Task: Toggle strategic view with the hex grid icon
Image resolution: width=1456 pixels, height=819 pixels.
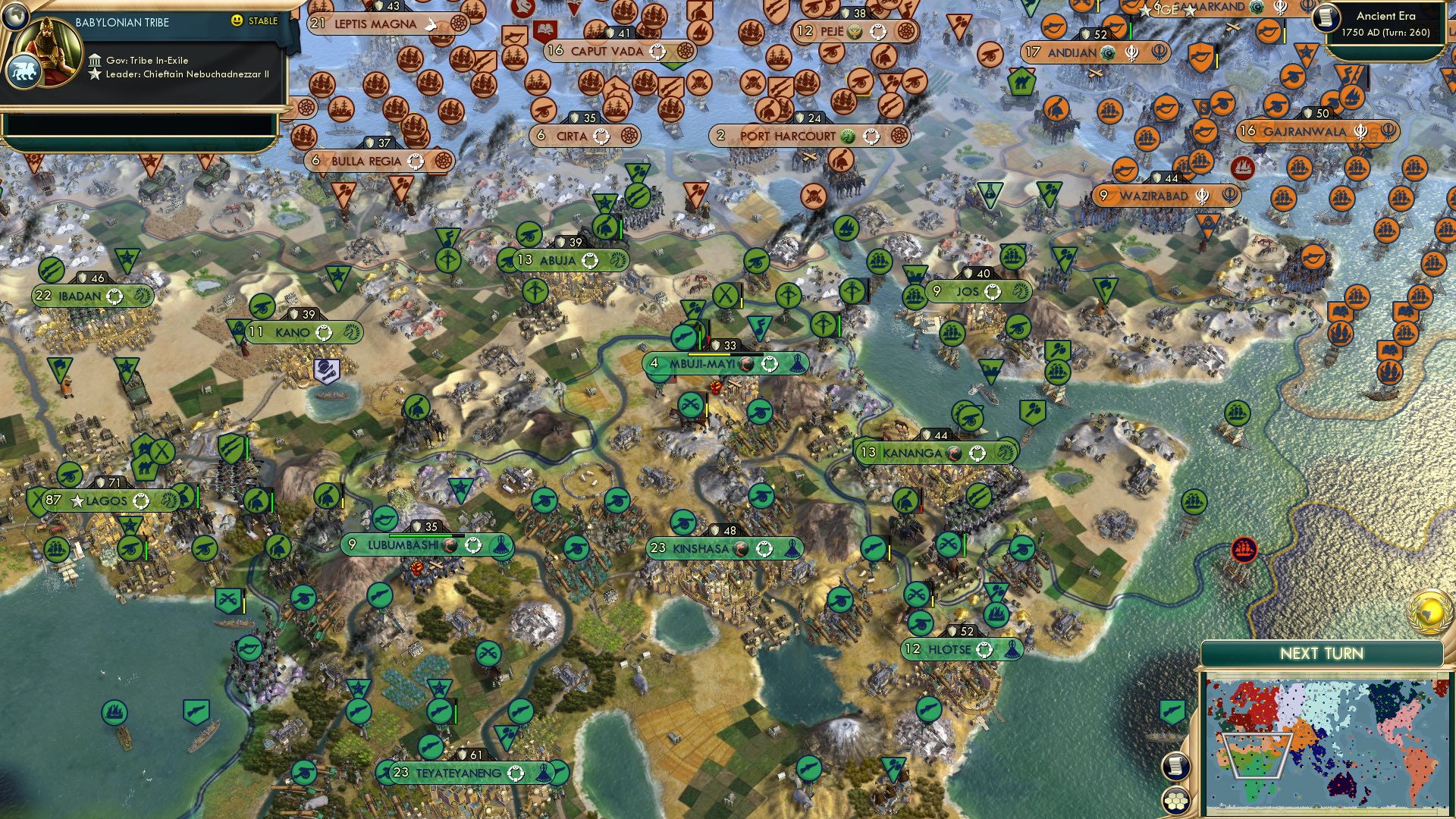Action: tap(1174, 801)
